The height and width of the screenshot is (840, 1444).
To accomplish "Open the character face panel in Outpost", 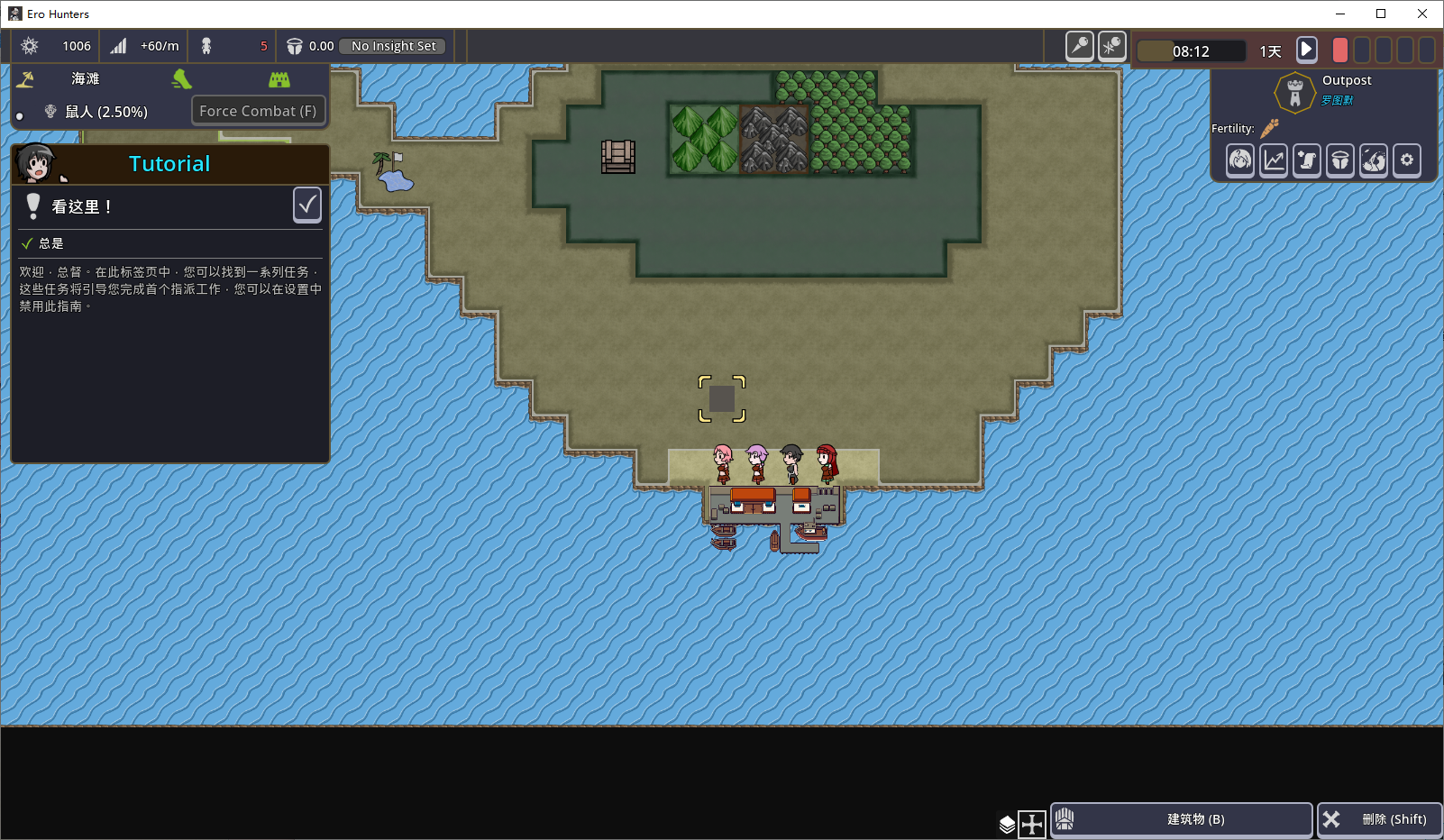I will tap(1240, 160).
